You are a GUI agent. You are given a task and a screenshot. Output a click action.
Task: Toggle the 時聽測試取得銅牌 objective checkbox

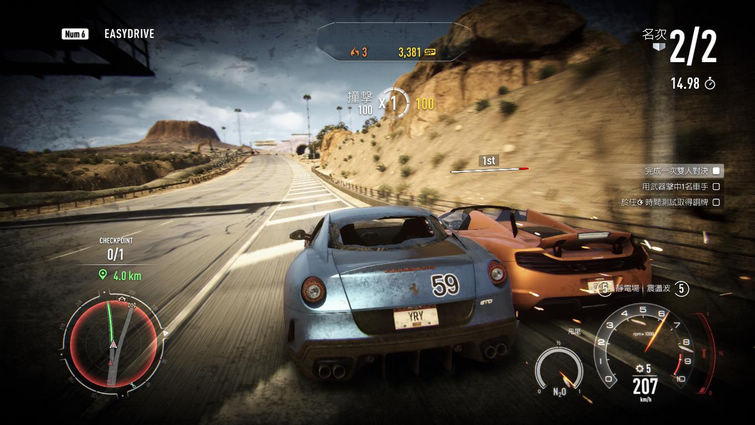716,202
